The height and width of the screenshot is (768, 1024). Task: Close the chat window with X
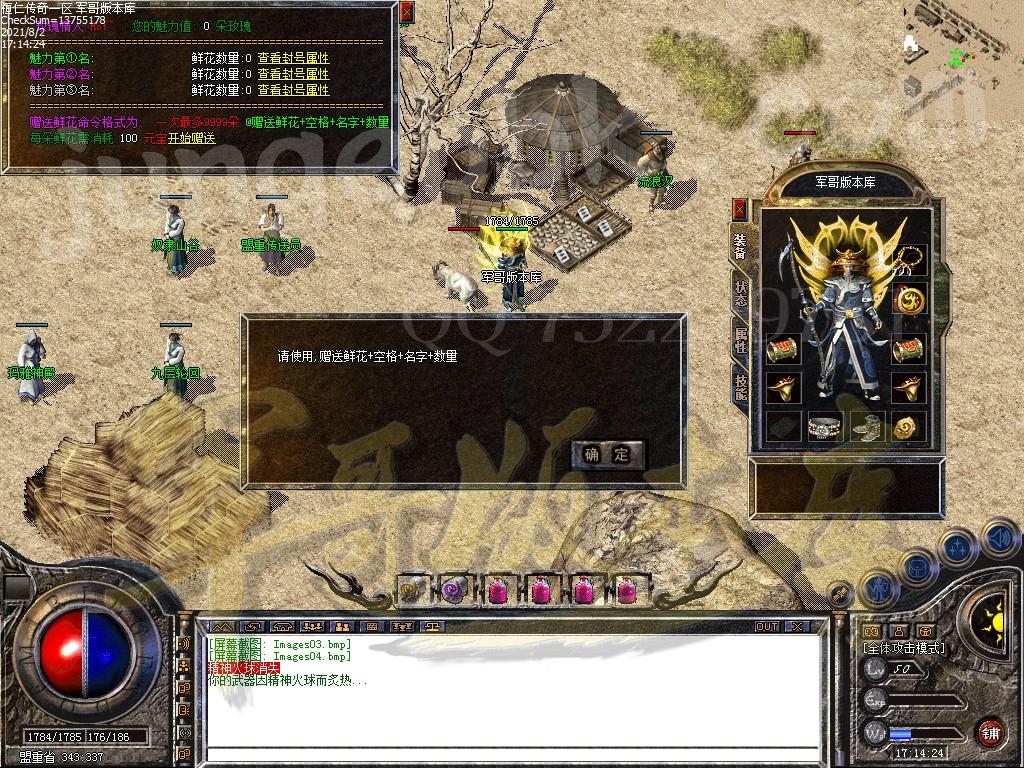[797, 626]
